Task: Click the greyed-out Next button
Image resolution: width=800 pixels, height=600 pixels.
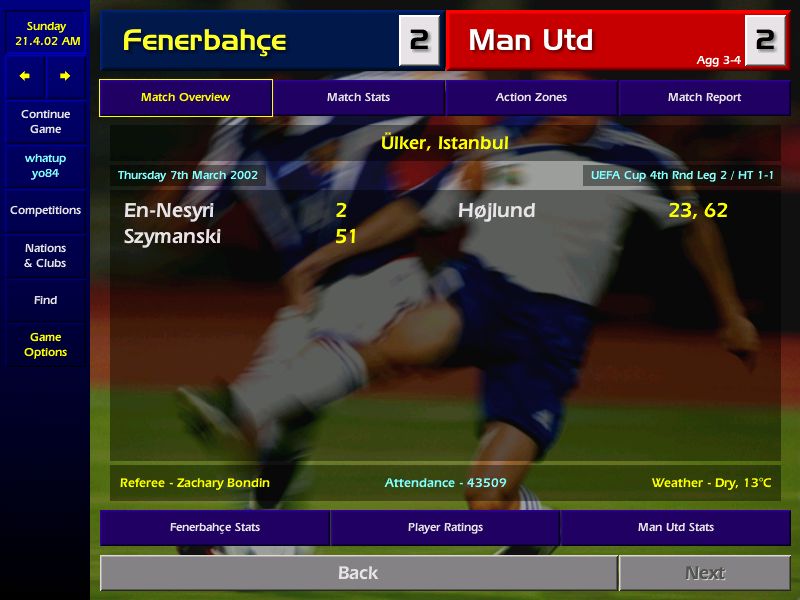Action: pos(704,573)
